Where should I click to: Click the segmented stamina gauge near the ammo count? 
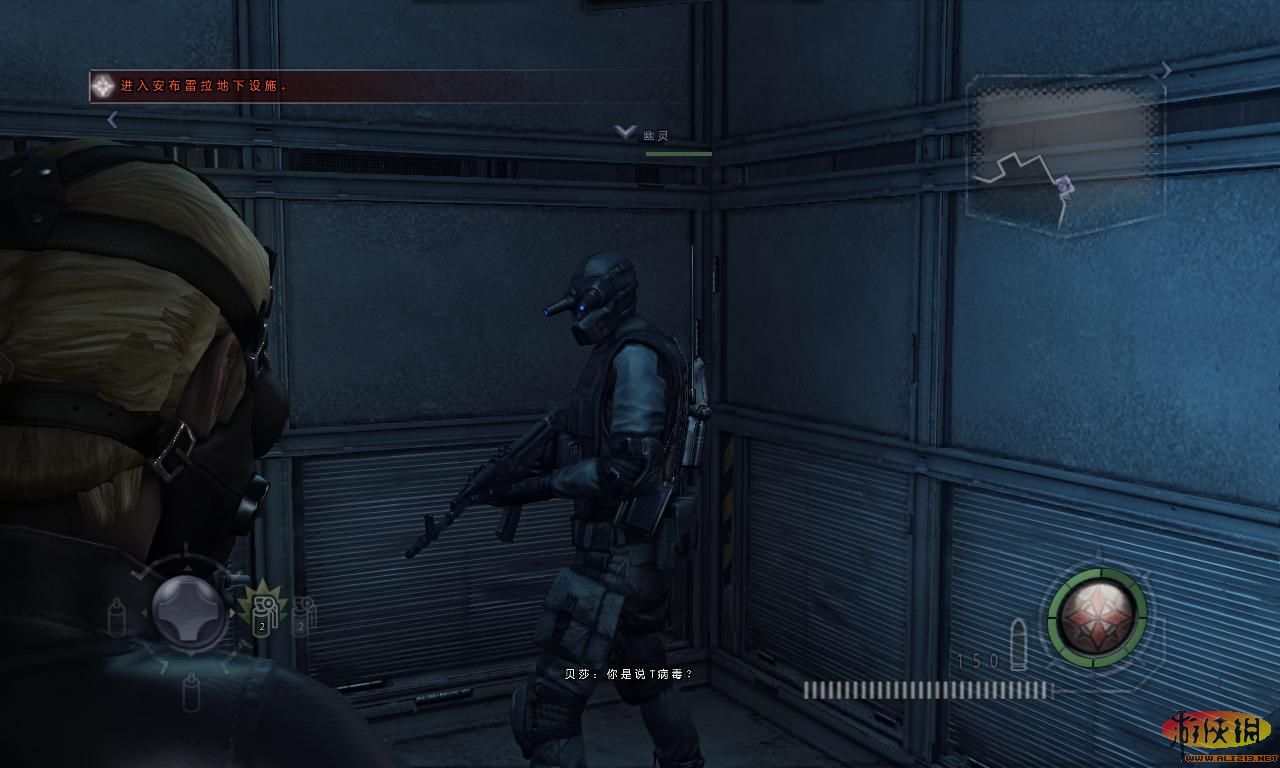click(x=928, y=689)
